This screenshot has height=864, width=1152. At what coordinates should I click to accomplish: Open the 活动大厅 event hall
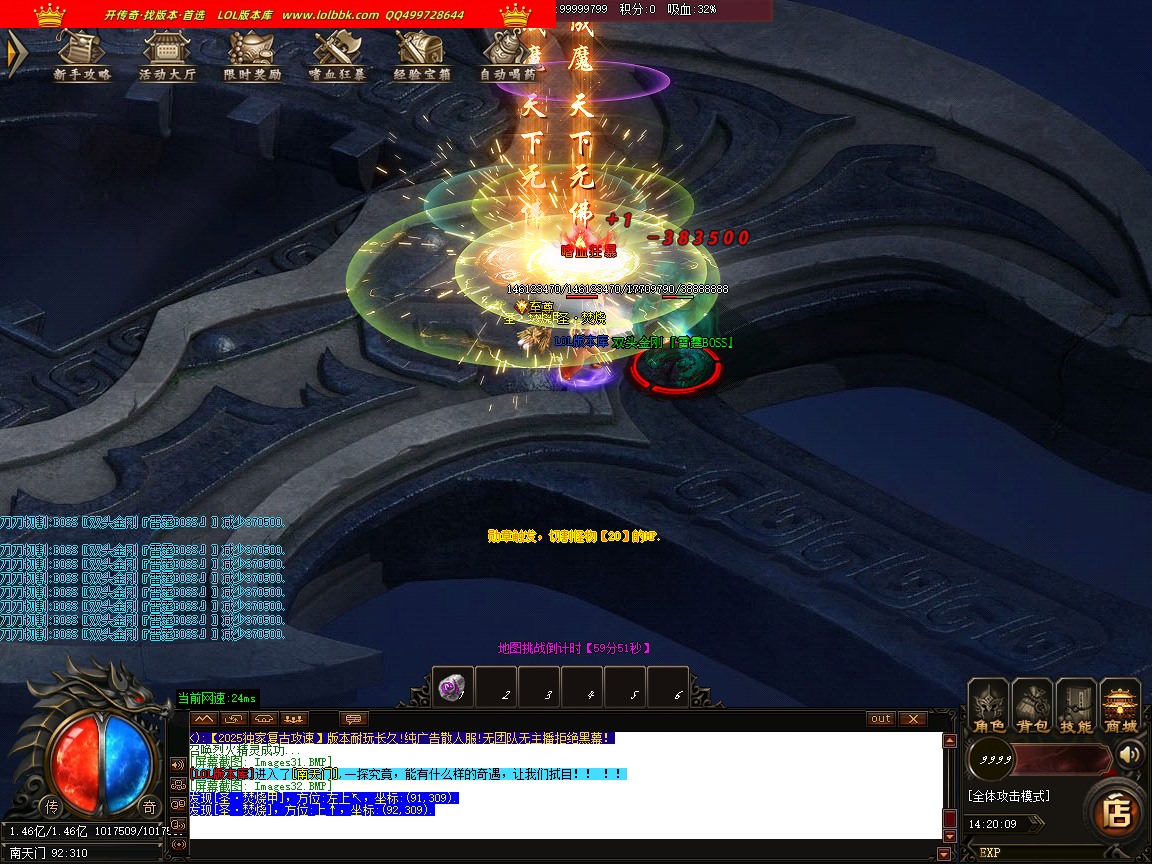tap(166, 55)
